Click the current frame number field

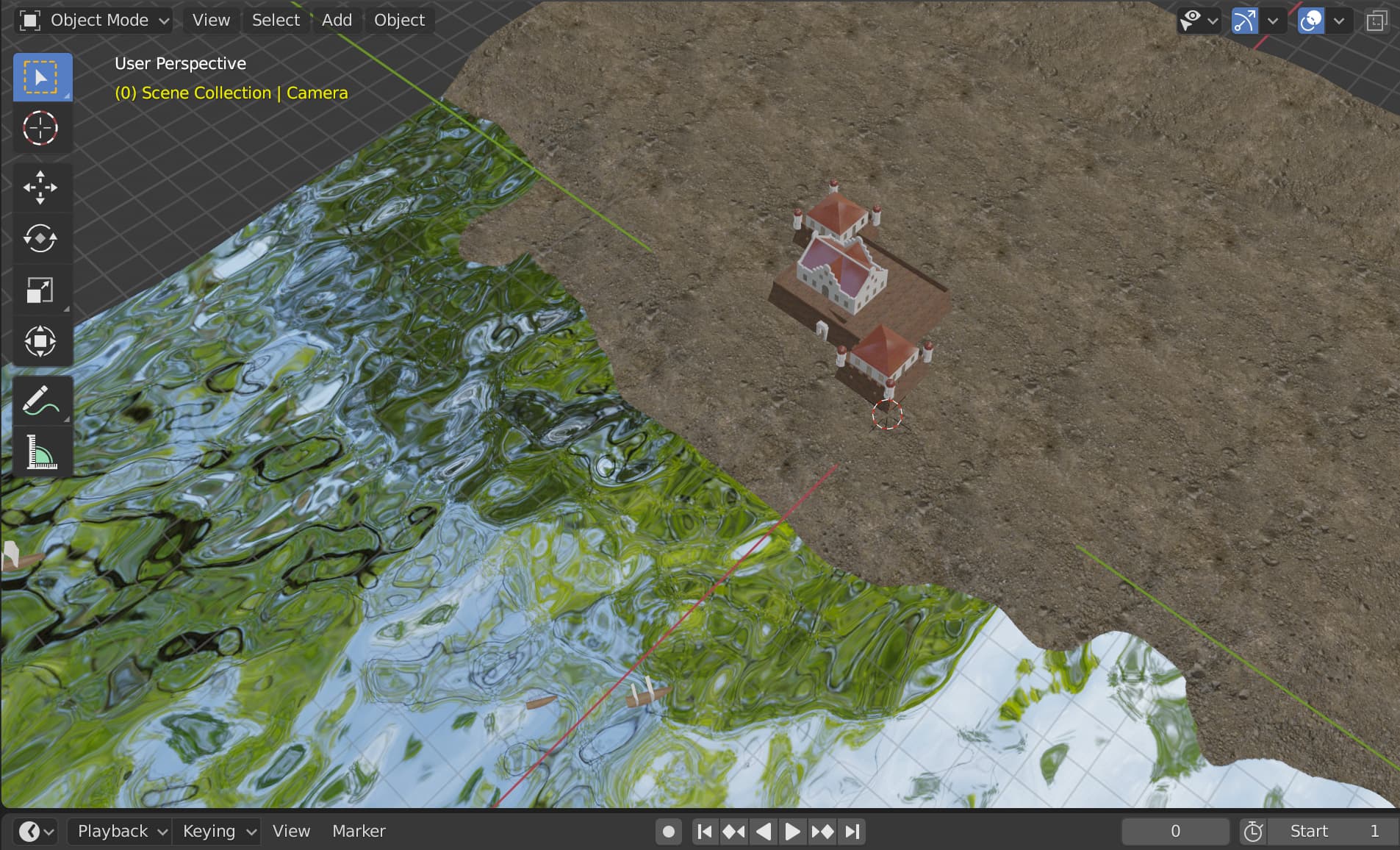pyautogui.click(x=1174, y=831)
